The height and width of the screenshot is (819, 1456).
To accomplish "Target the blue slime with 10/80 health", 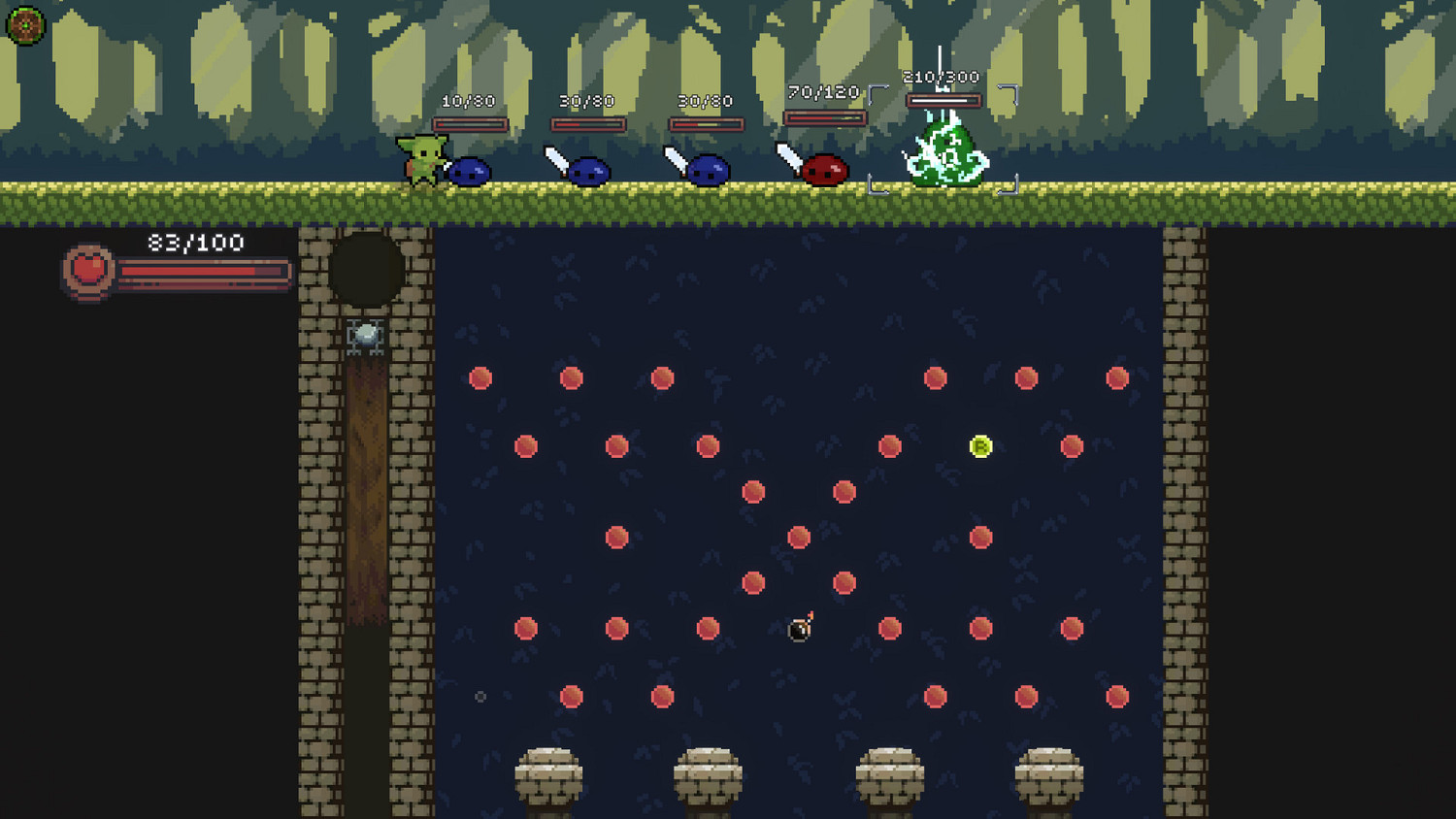I will 470,171.
